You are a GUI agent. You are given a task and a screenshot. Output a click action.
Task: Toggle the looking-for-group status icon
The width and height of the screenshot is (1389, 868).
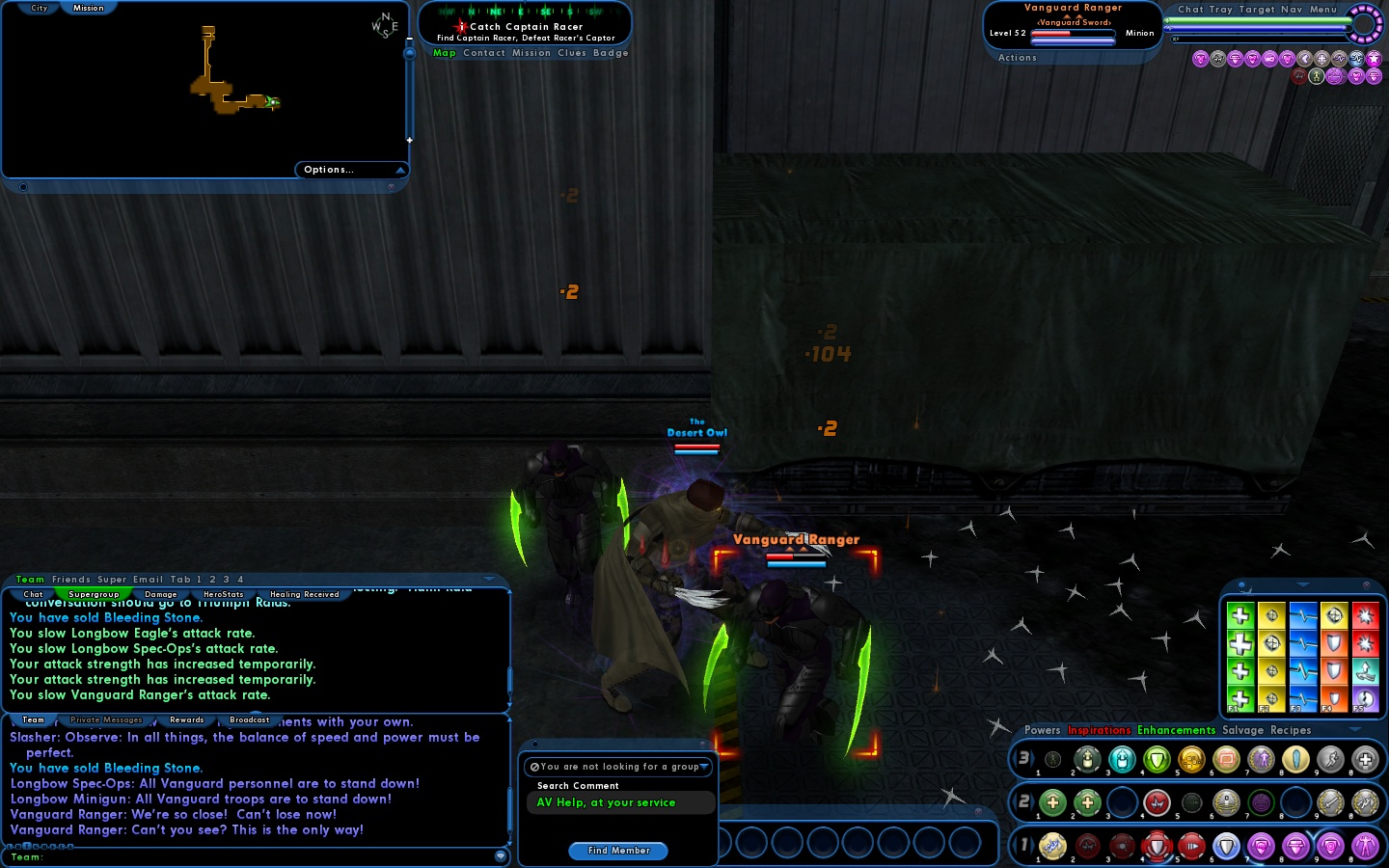tap(533, 767)
